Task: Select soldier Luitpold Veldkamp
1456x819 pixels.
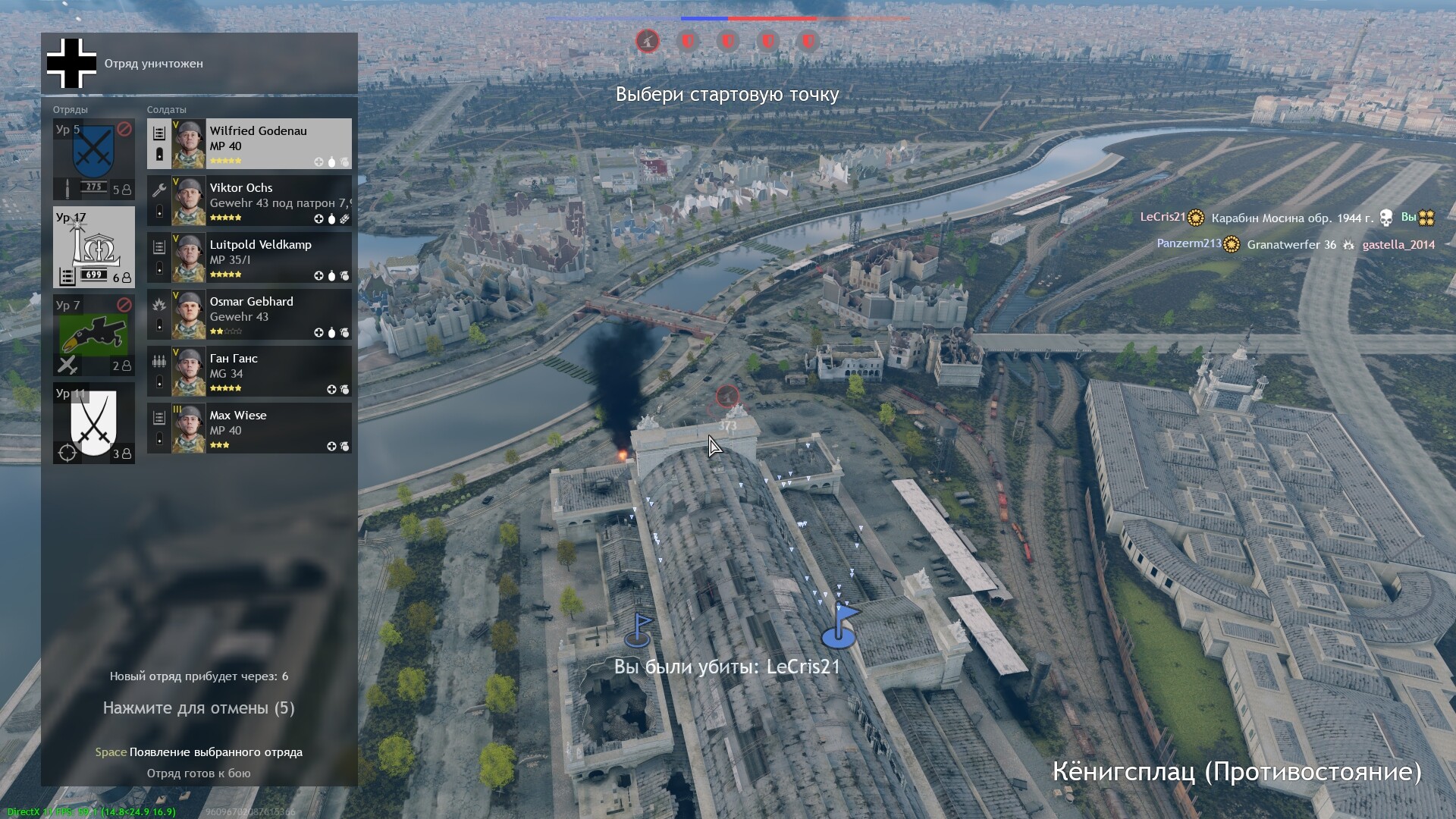Action: 249,257
